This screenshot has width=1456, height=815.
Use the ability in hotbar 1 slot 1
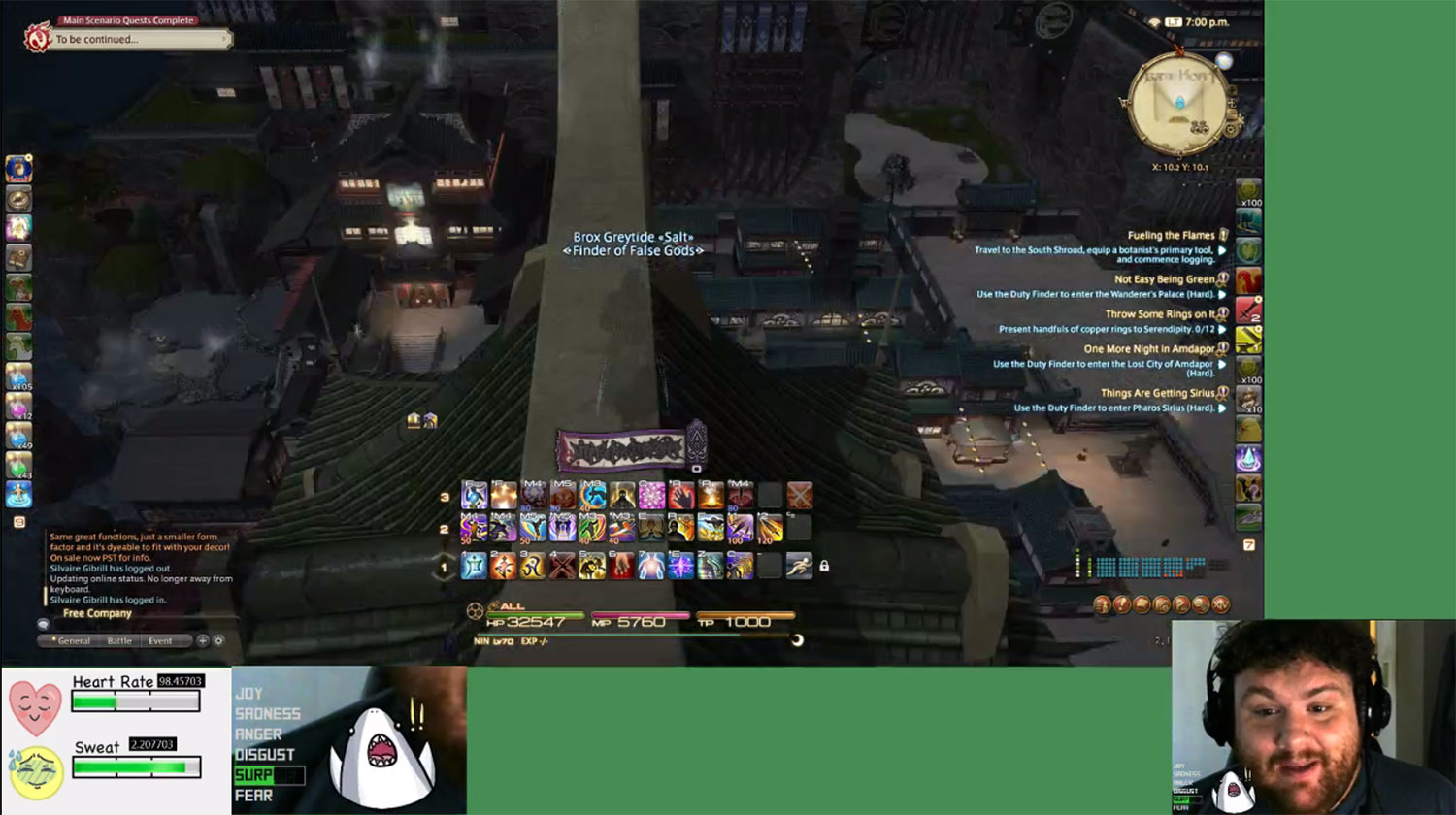474,566
